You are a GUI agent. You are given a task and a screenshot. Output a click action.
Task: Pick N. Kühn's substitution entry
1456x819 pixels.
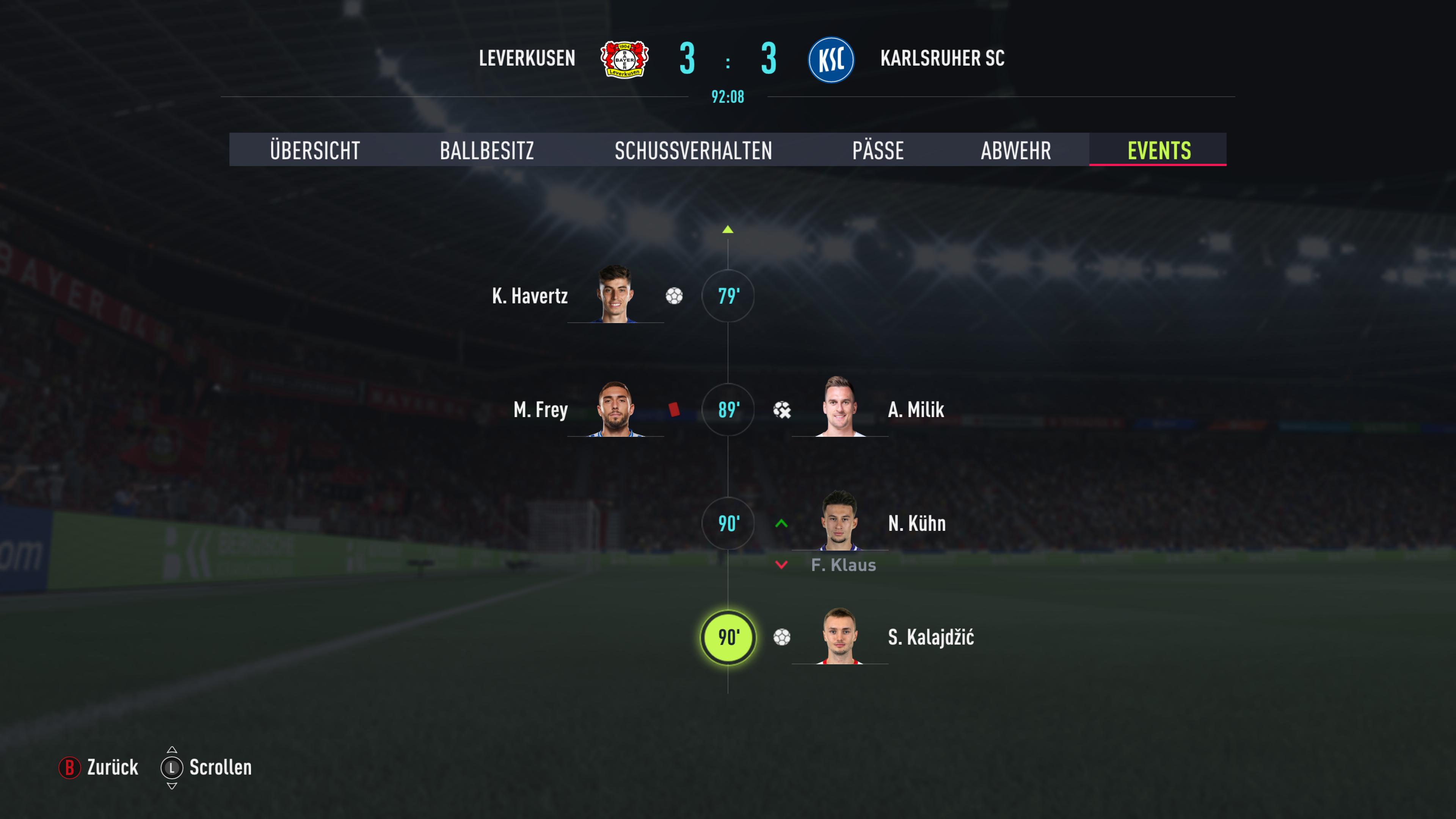[x=916, y=523]
